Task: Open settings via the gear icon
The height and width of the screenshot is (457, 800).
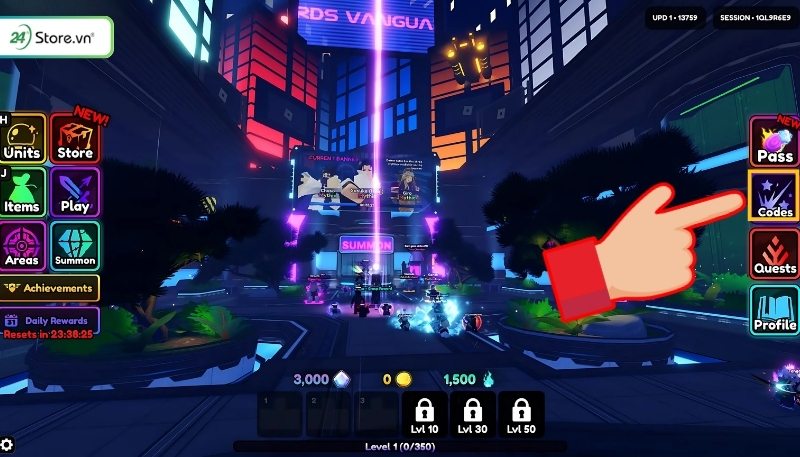Action: (8, 445)
